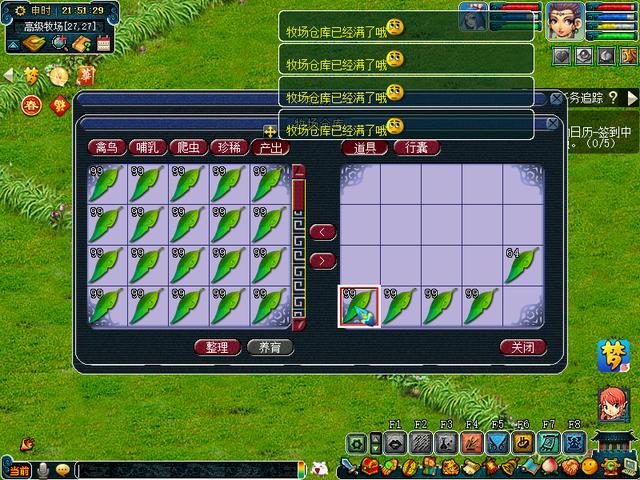This screenshot has height=480, width=640.
Task: Click the left arrow transfer button
Action: click(x=322, y=232)
